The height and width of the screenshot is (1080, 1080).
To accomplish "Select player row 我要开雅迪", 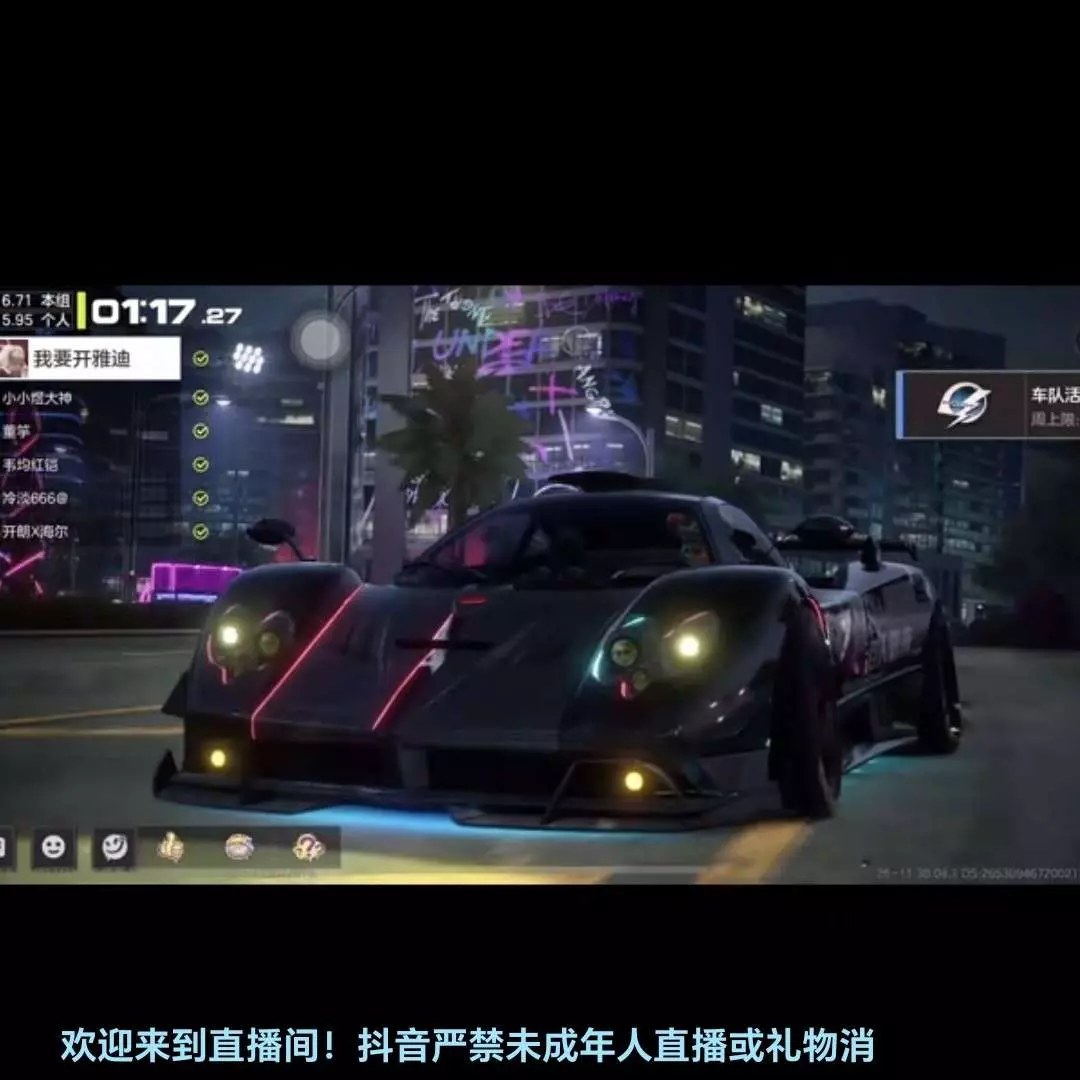I will click(90, 358).
